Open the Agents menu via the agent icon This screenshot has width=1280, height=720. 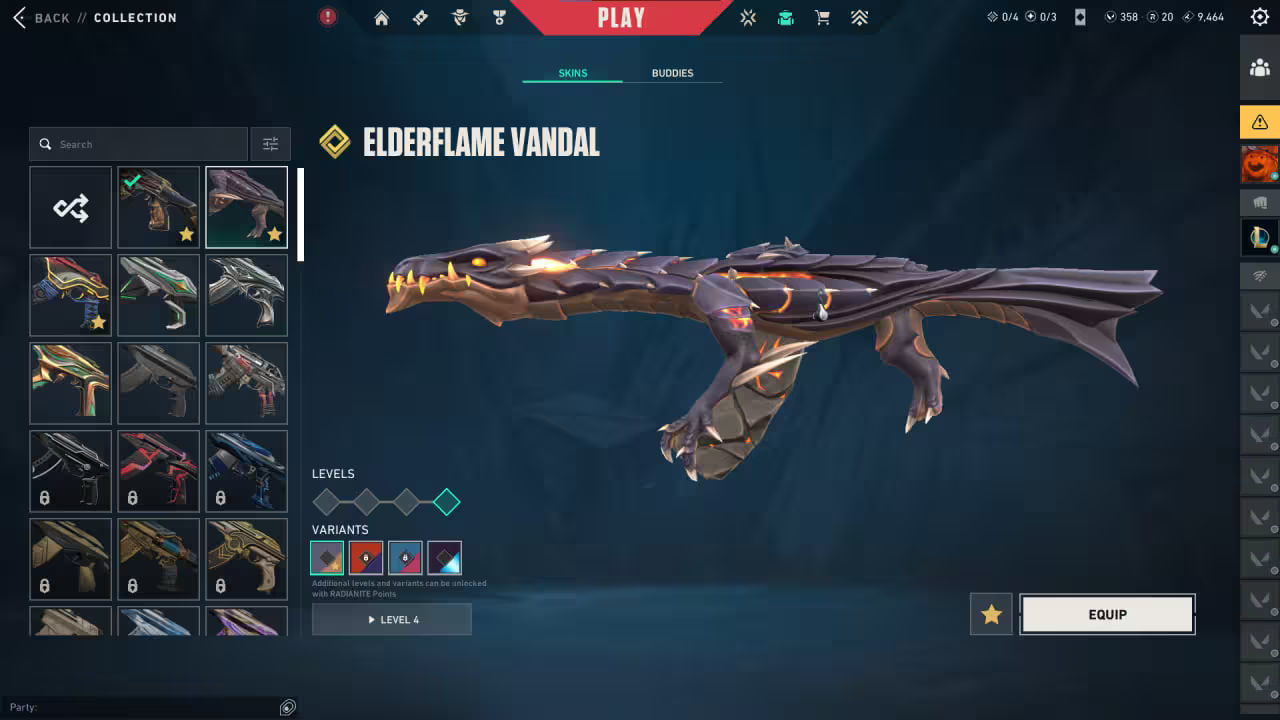click(x=459, y=17)
